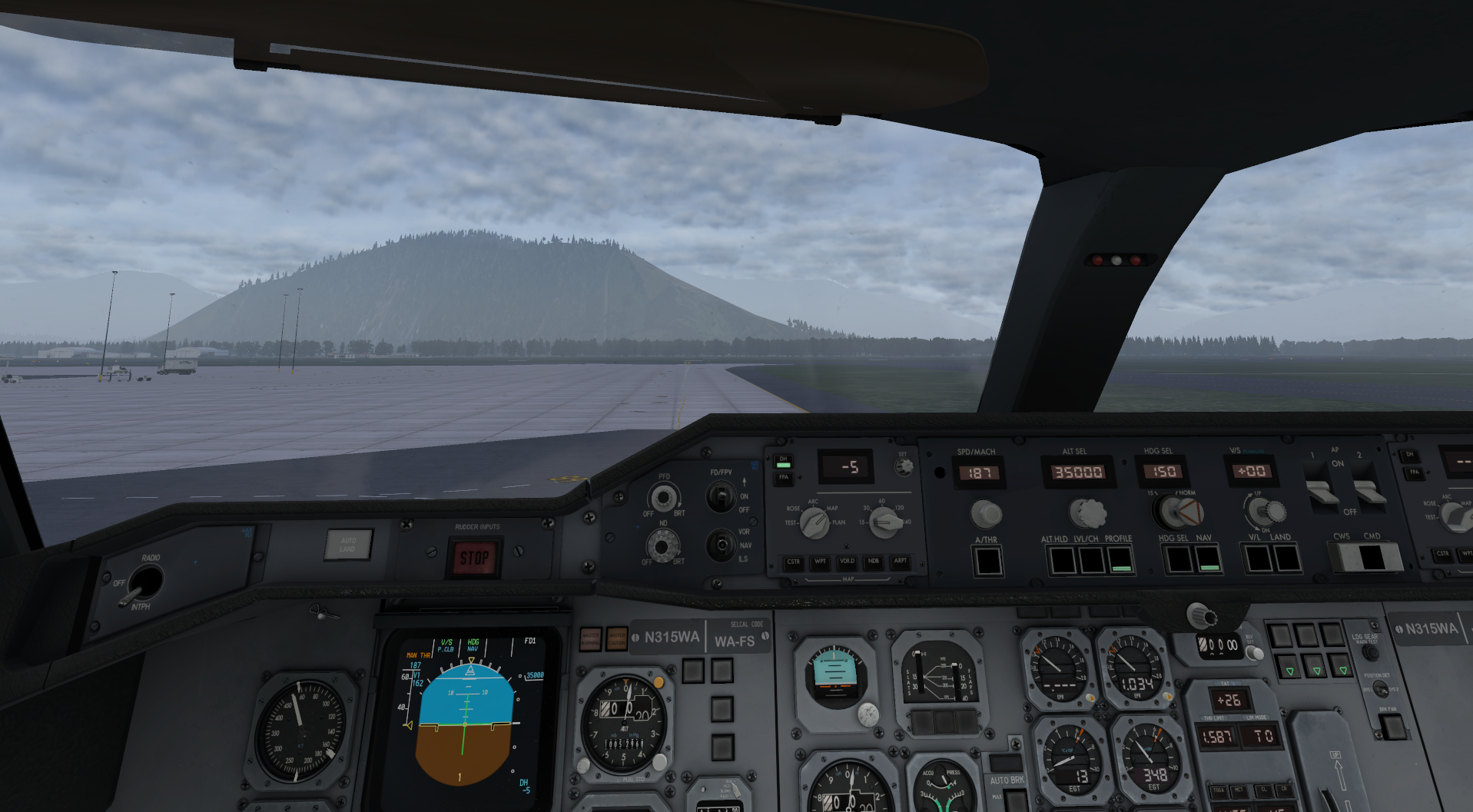Arm the LAND mode button

click(1287, 558)
